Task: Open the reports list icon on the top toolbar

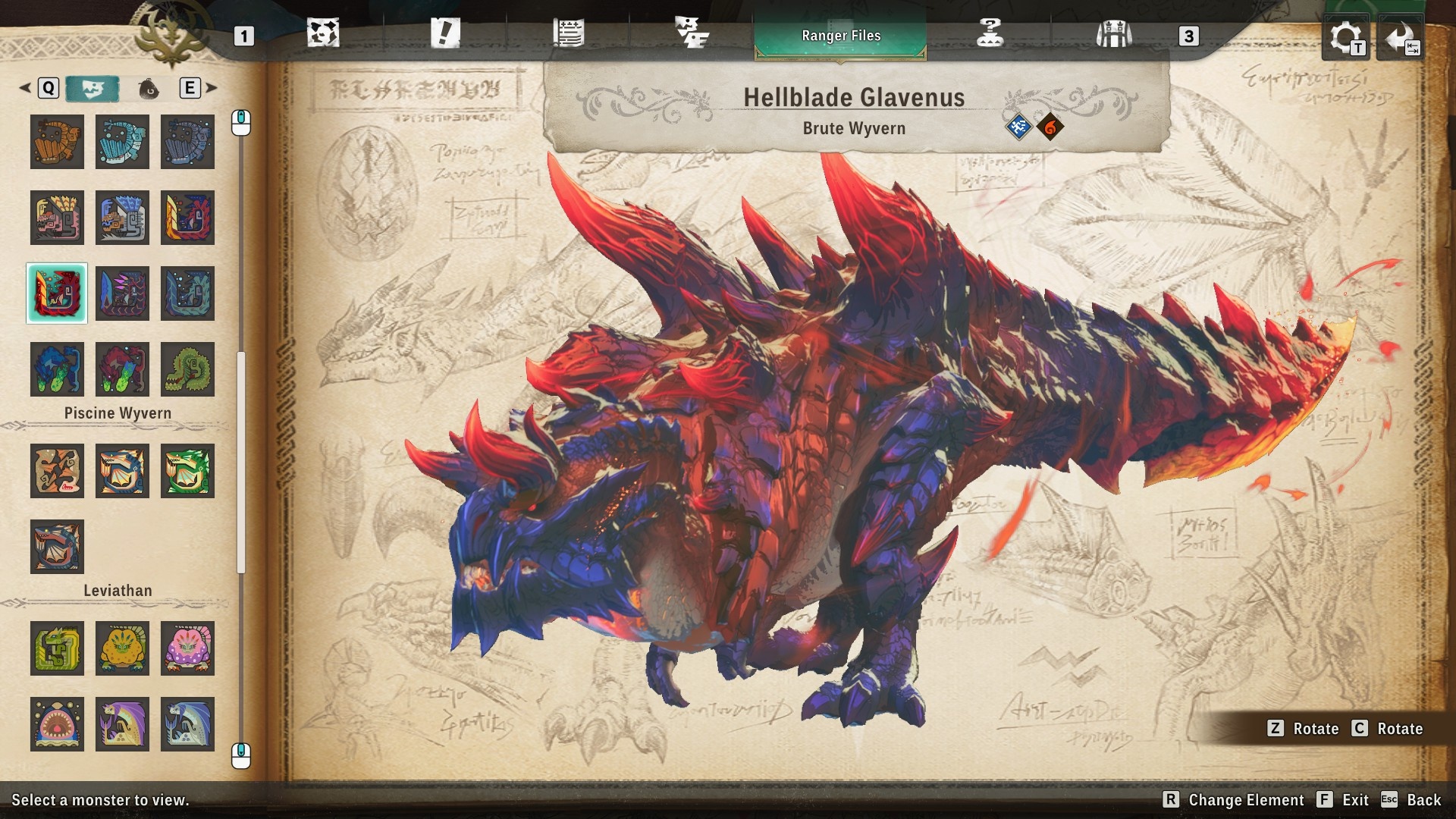Action: pos(568,33)
